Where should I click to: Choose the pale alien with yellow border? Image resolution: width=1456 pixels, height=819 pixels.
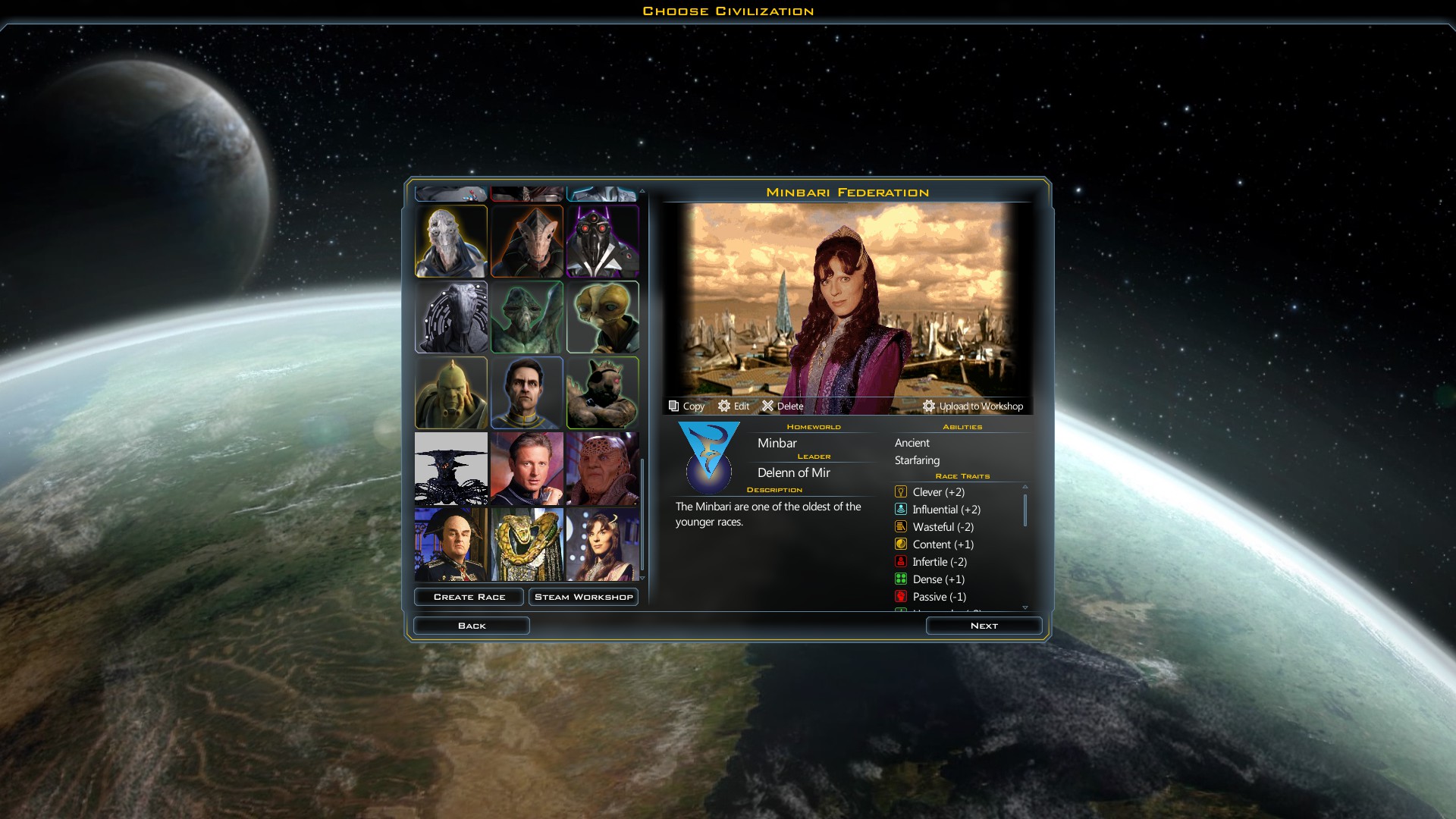pos(451,241)
